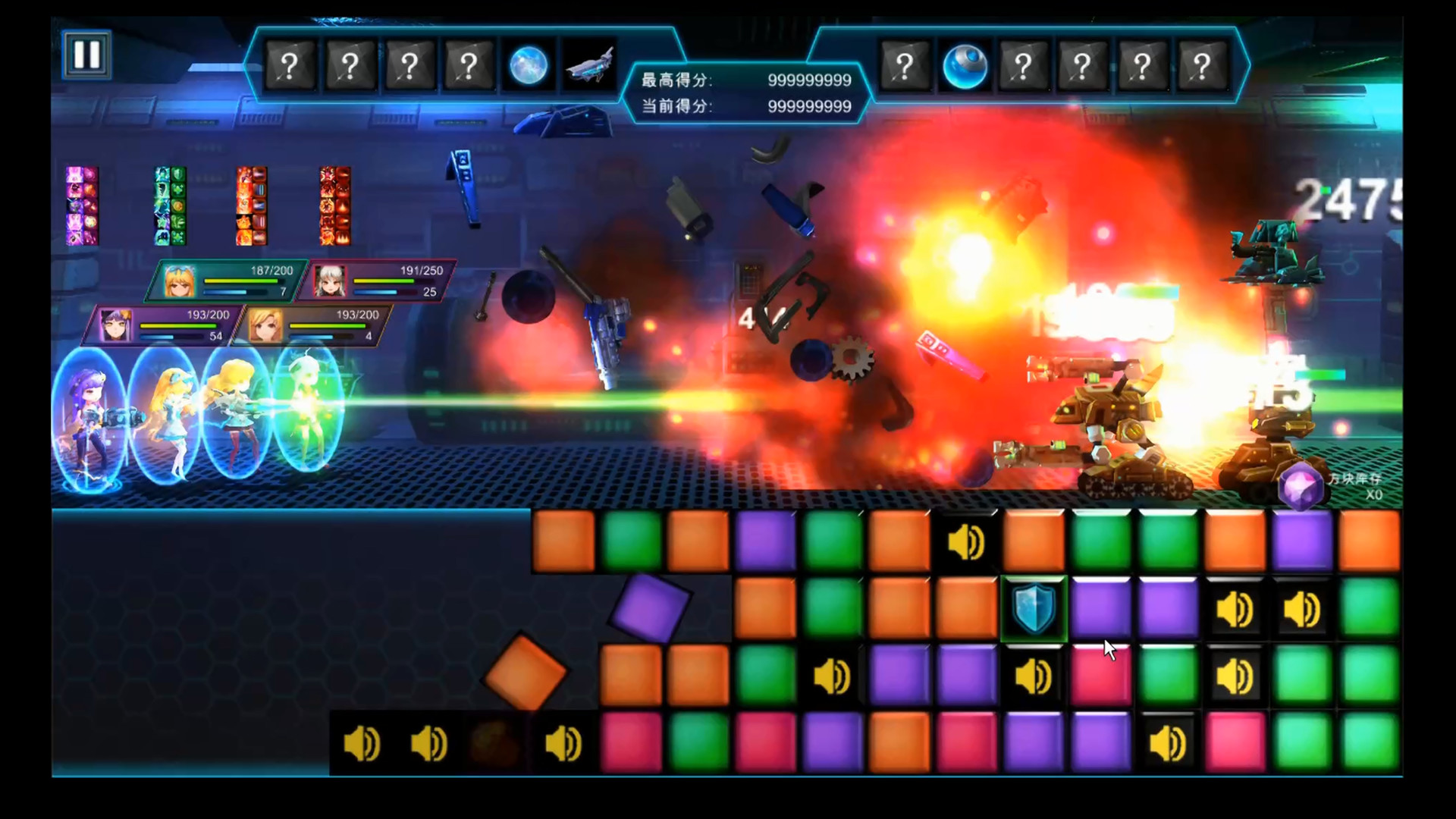Select the white-haired hero portrait with 191/250 HP
1456x819 pixels.
pos(330,281)
